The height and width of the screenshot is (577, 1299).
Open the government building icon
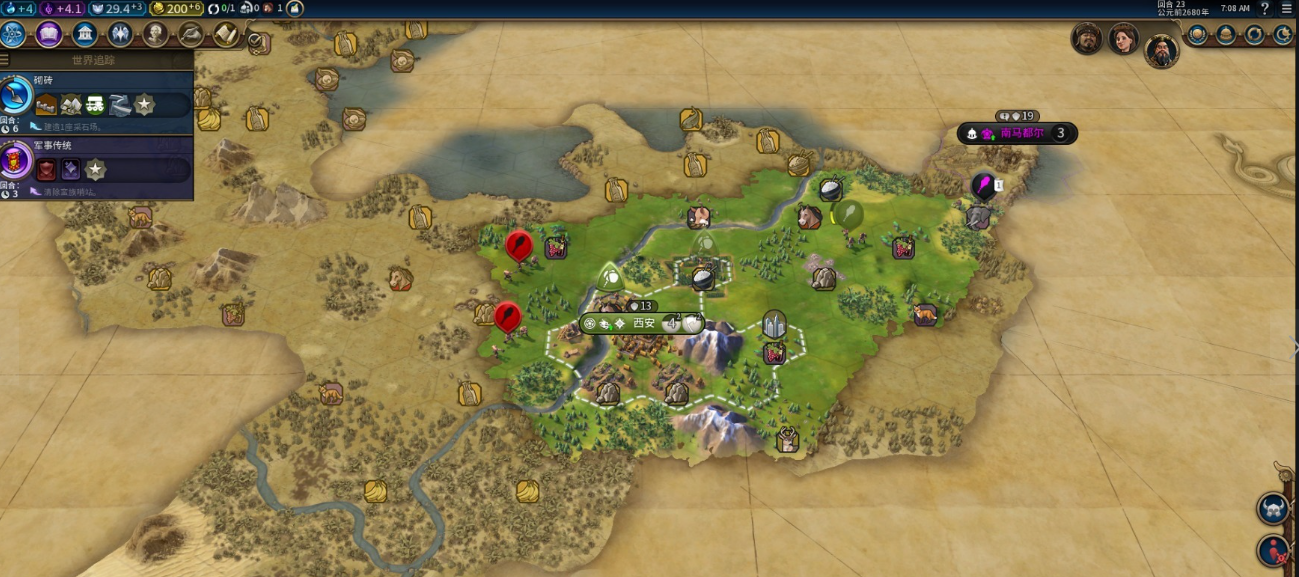click(85, 34)
